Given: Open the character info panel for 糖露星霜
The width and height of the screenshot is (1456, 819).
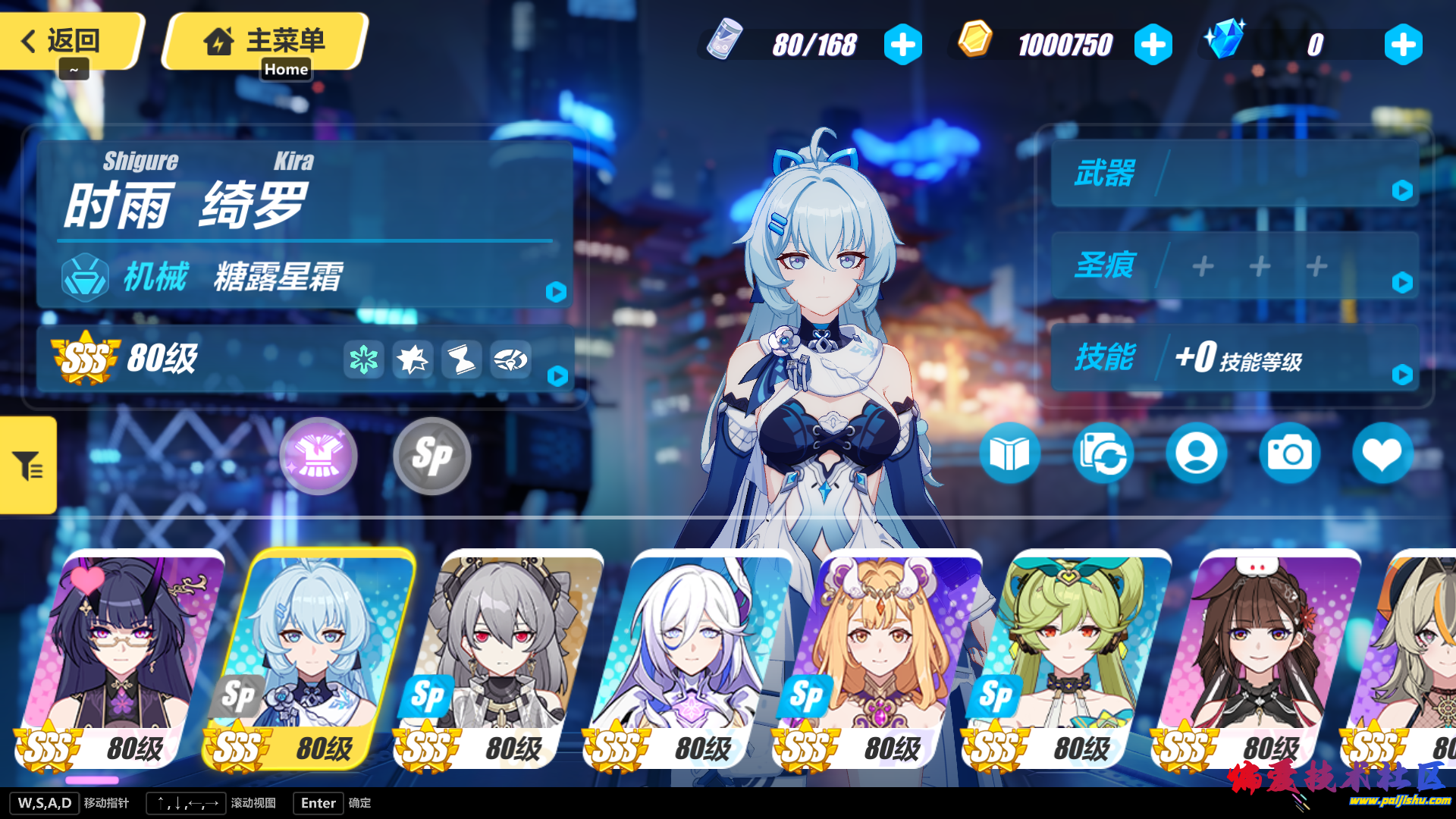Looking at the screenshot, I should [x=303, y=277].
